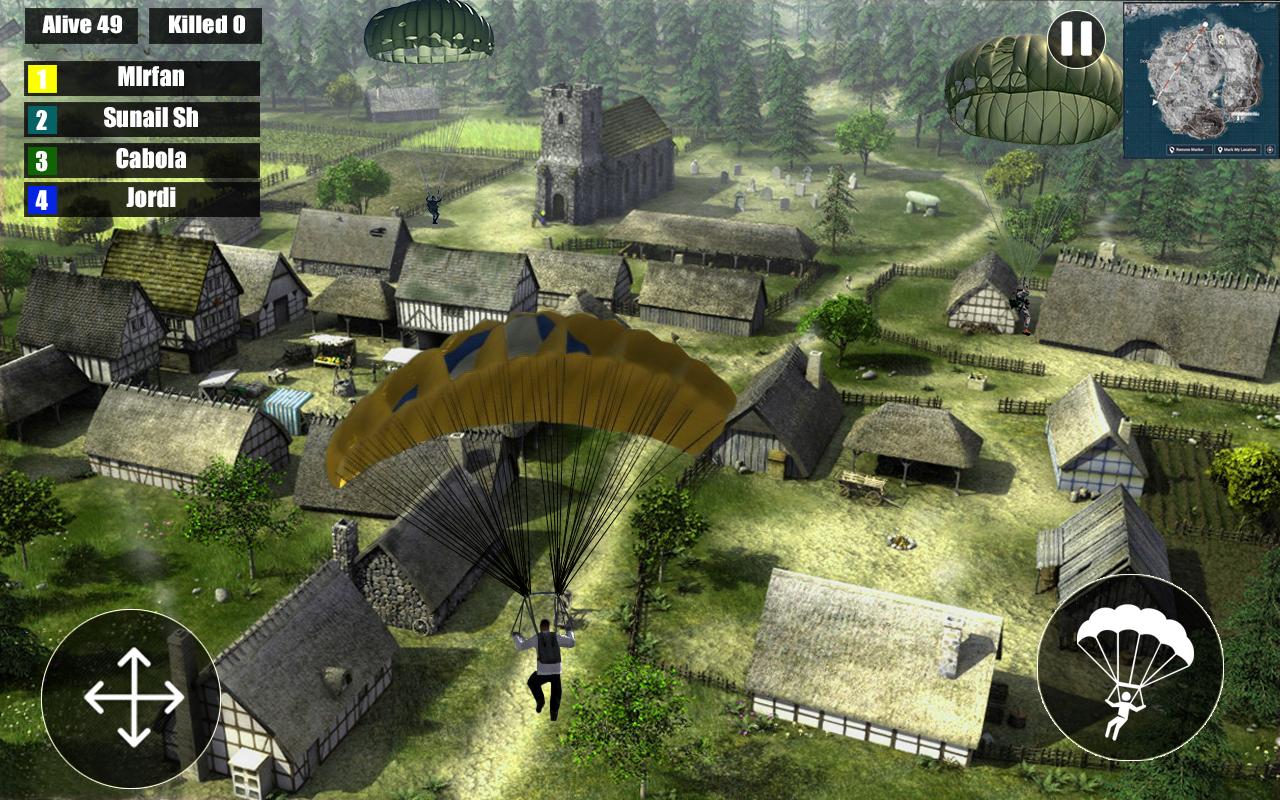The width and height of the screenshot is (1280, 800).
Task: Pause the game
Action: click(1076, 39)
